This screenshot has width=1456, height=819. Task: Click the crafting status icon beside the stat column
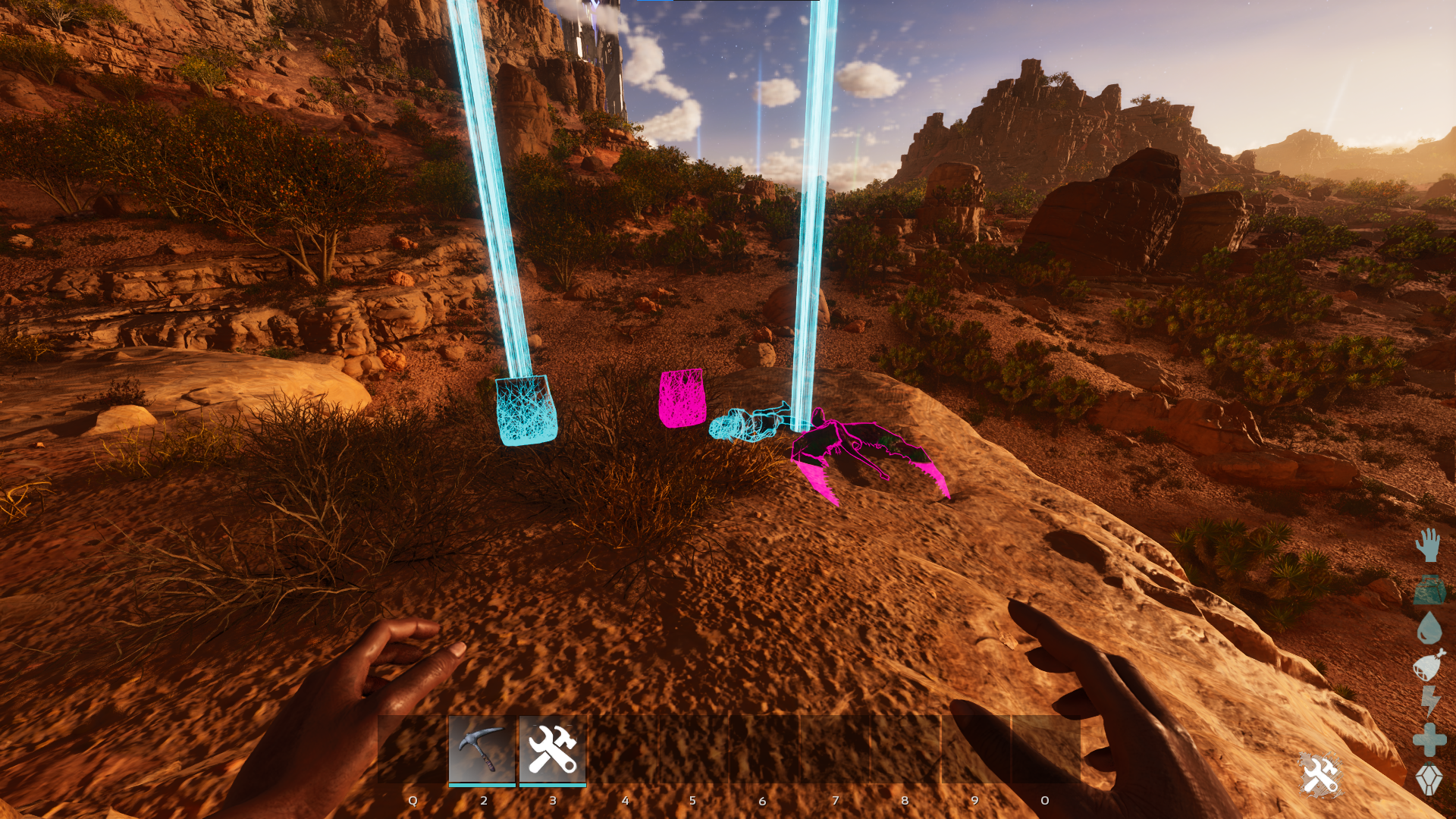click(x=1320, y=775)
